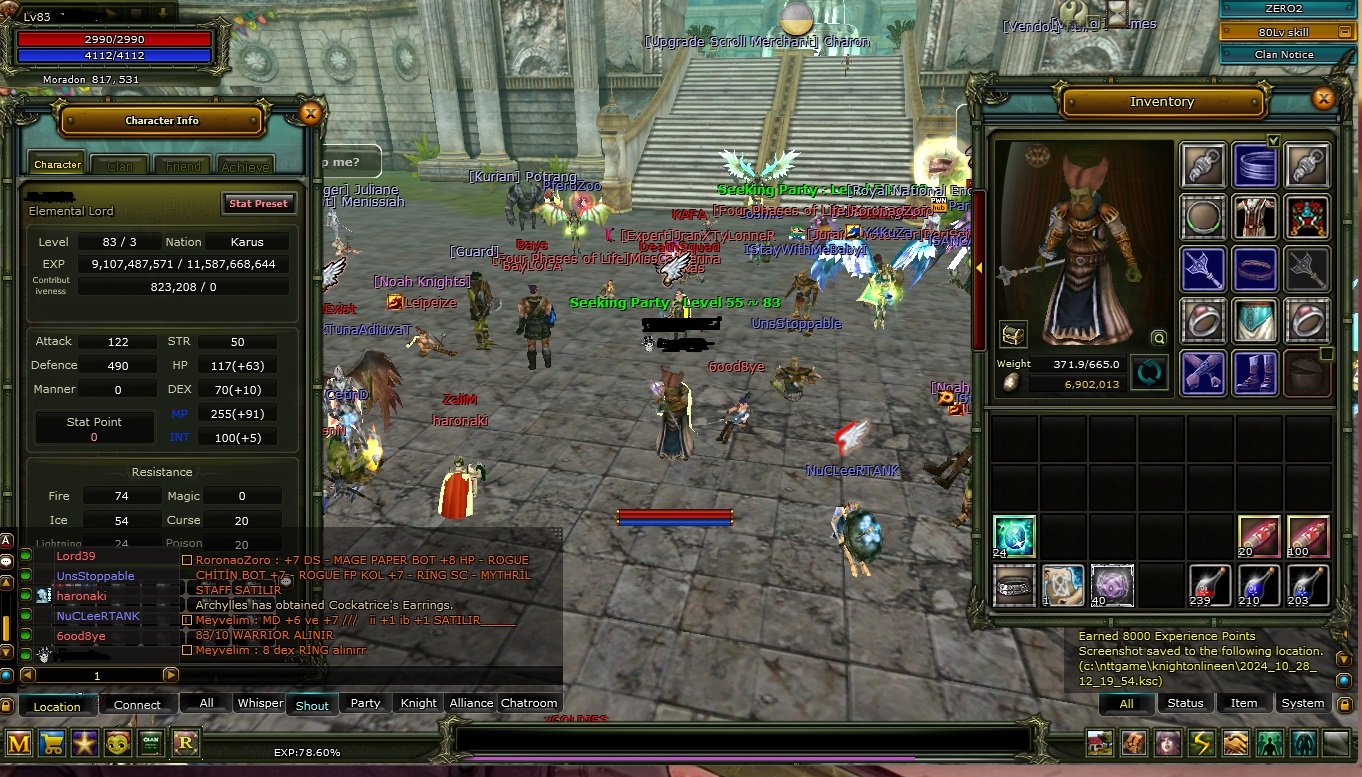1362x777 pixels.
Task: Click the lightning bolt icon on bottom-right
Action: pos(1200,743)
